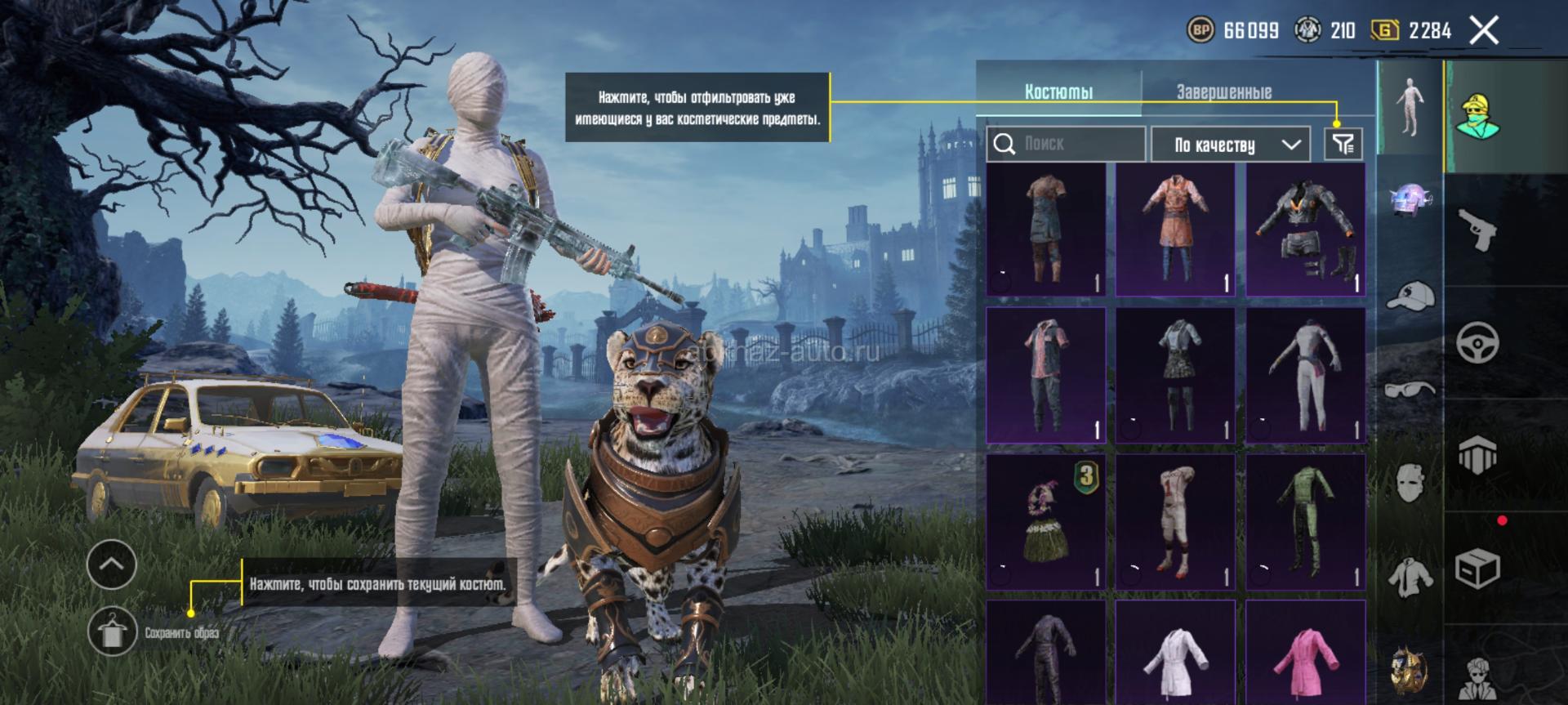Select the hula skirt costume
Image resolution: width=1568 pixels, height=705 pixels.
coord(1045,522)
